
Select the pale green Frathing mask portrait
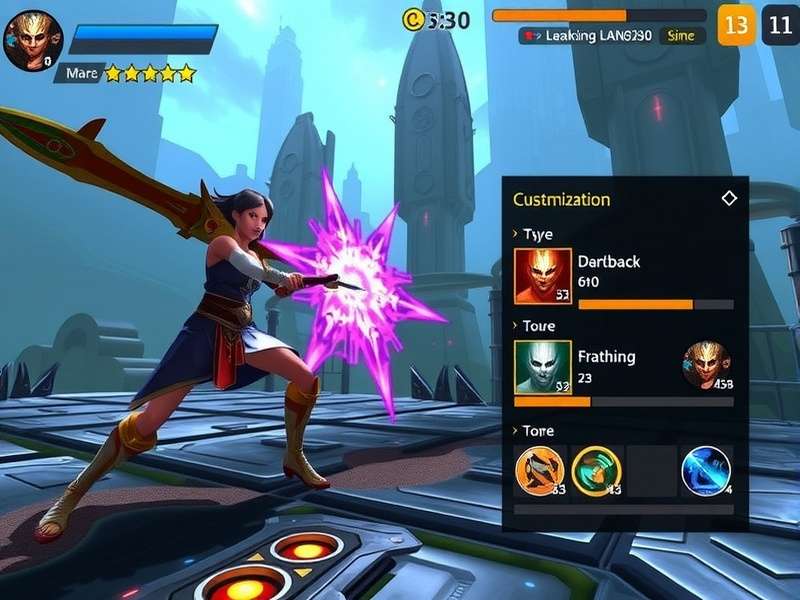point(543,367)
